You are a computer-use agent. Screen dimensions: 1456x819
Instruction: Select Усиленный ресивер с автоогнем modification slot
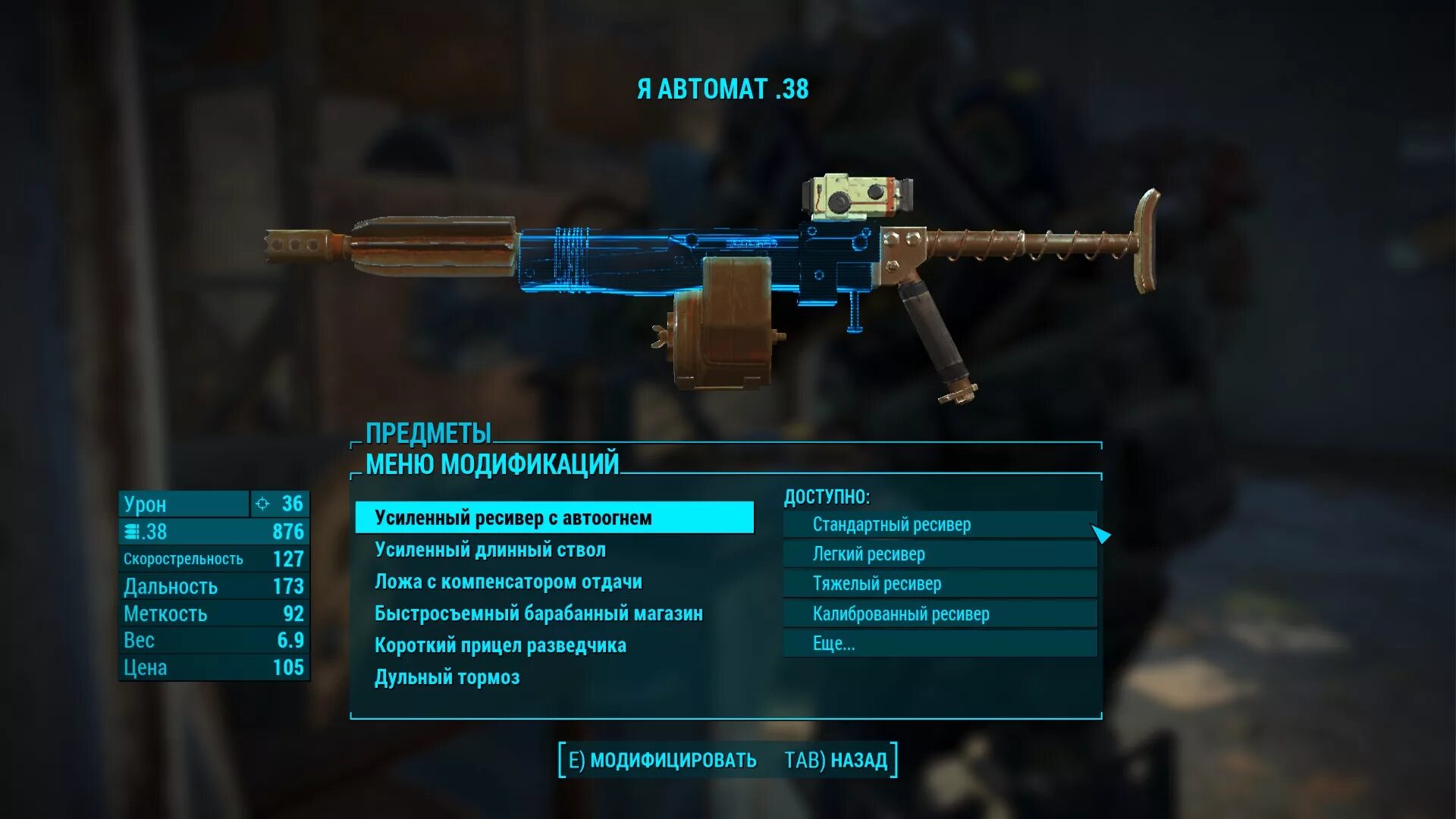point(554,518)
